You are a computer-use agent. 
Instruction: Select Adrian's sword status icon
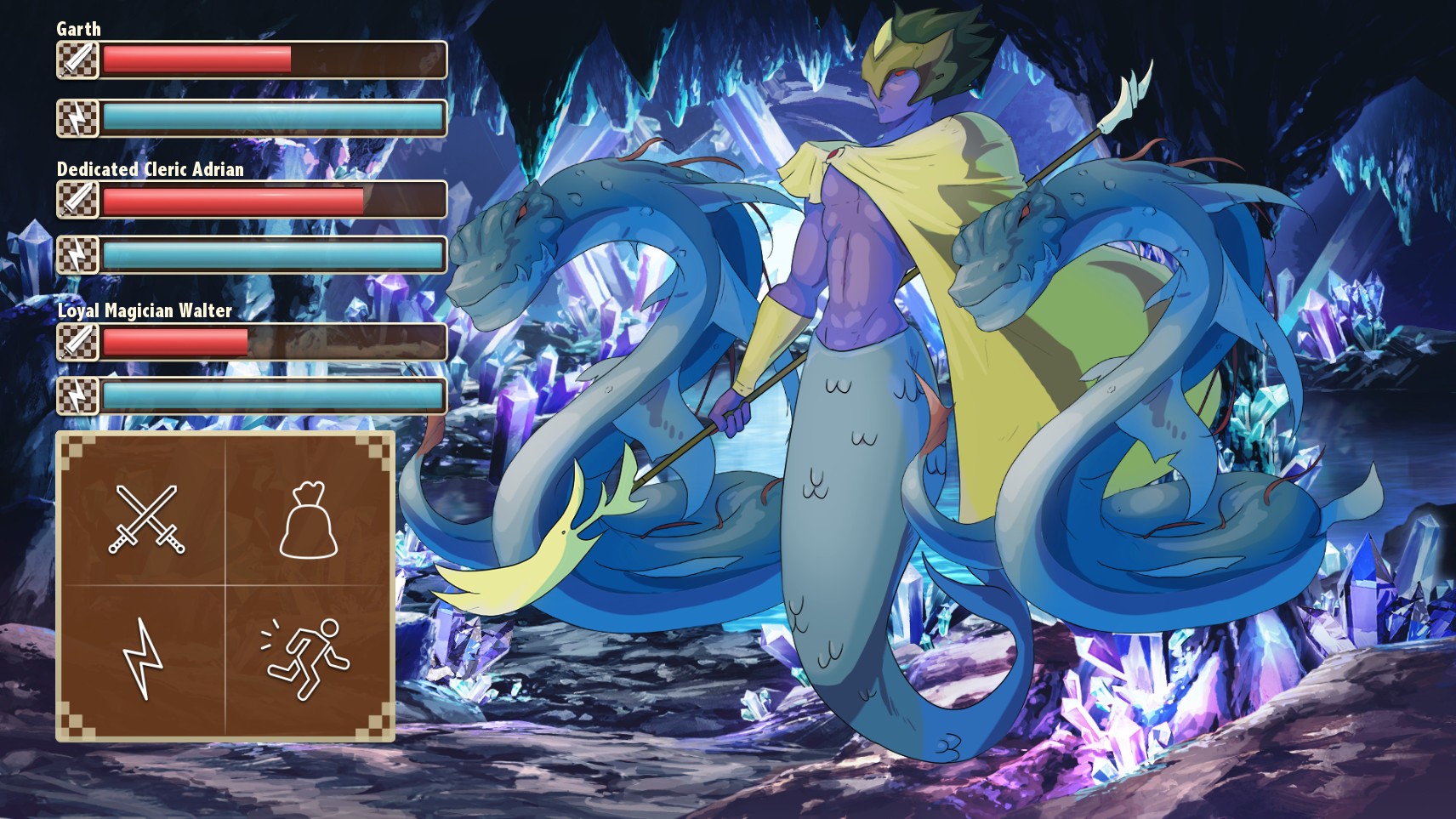click(77, 202)
